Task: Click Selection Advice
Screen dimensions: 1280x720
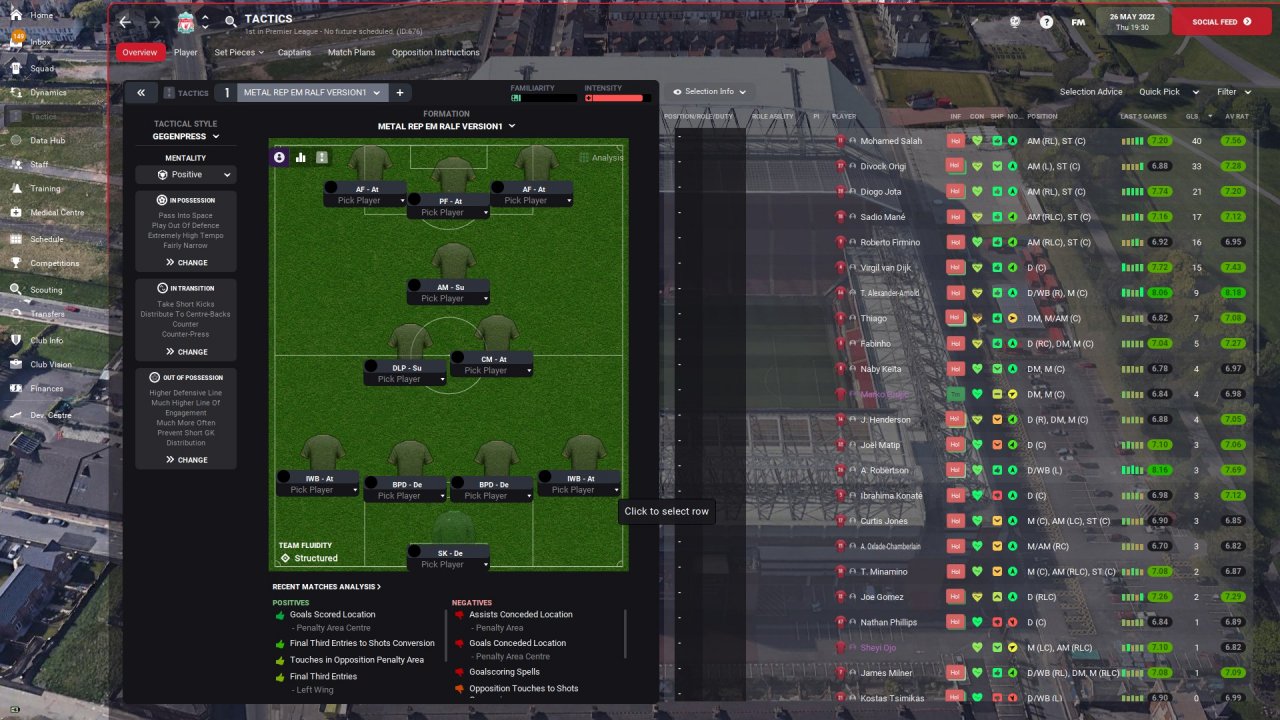Action: (1091, 92)
